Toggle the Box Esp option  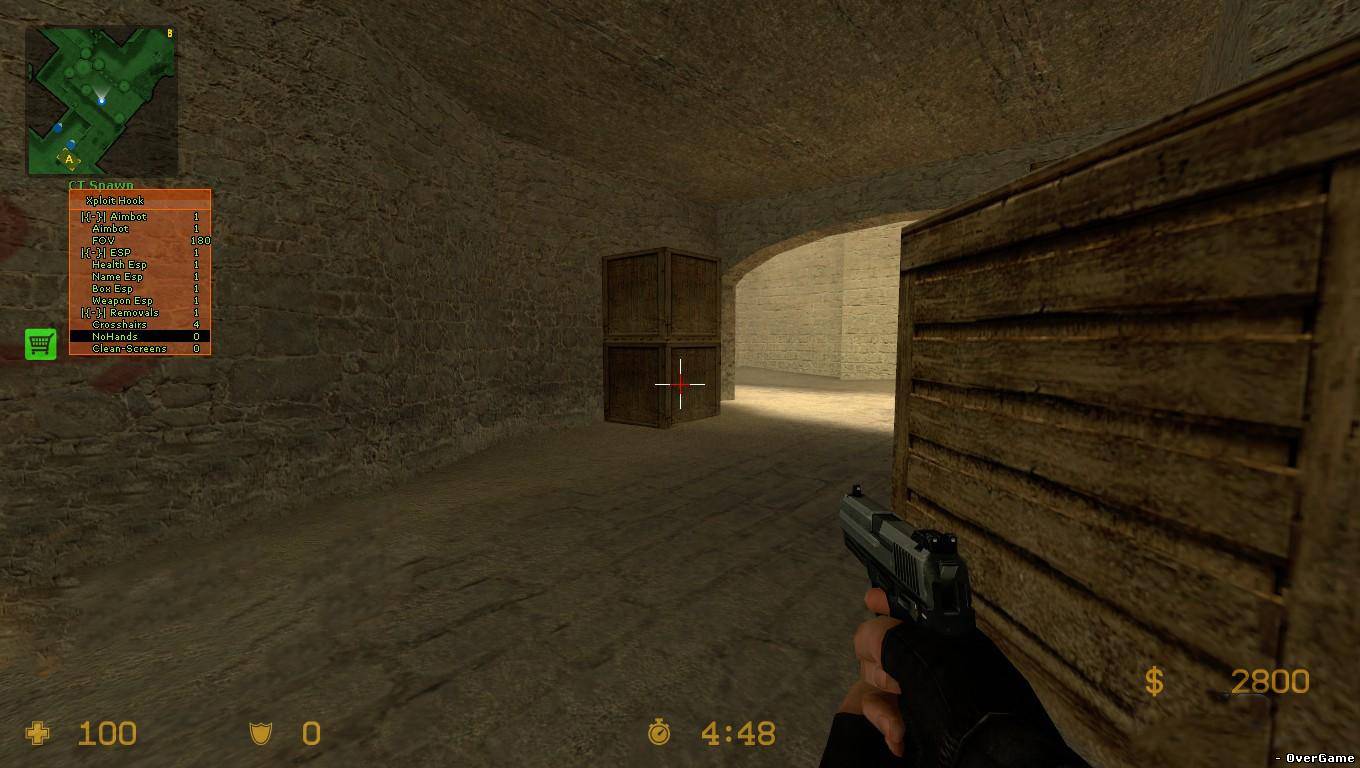coord(112,289)
